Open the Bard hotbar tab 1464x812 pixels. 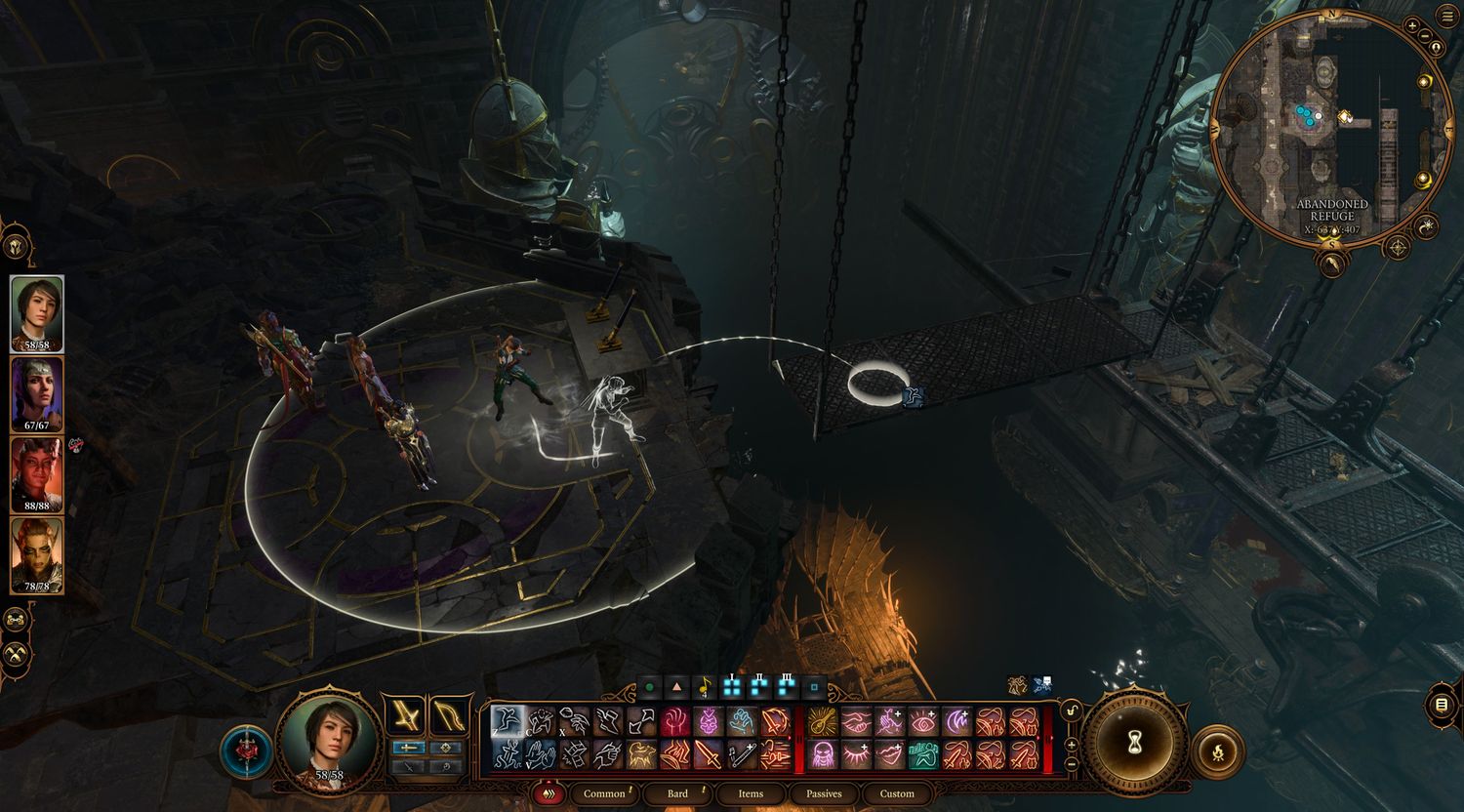tap(677, 793)
